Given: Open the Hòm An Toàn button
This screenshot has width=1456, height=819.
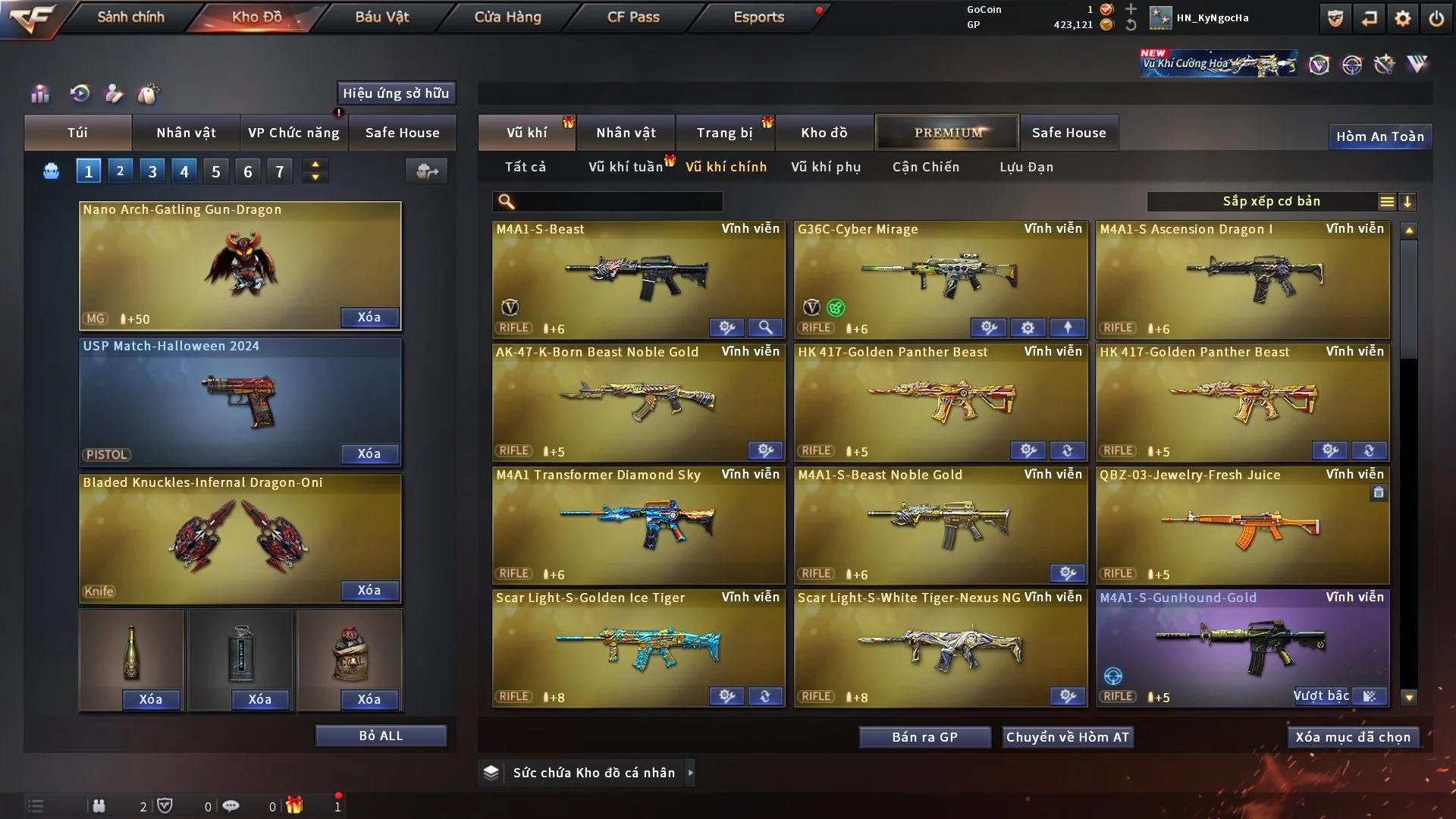Looking at the screenshot, I should (x=1380, y=136).
